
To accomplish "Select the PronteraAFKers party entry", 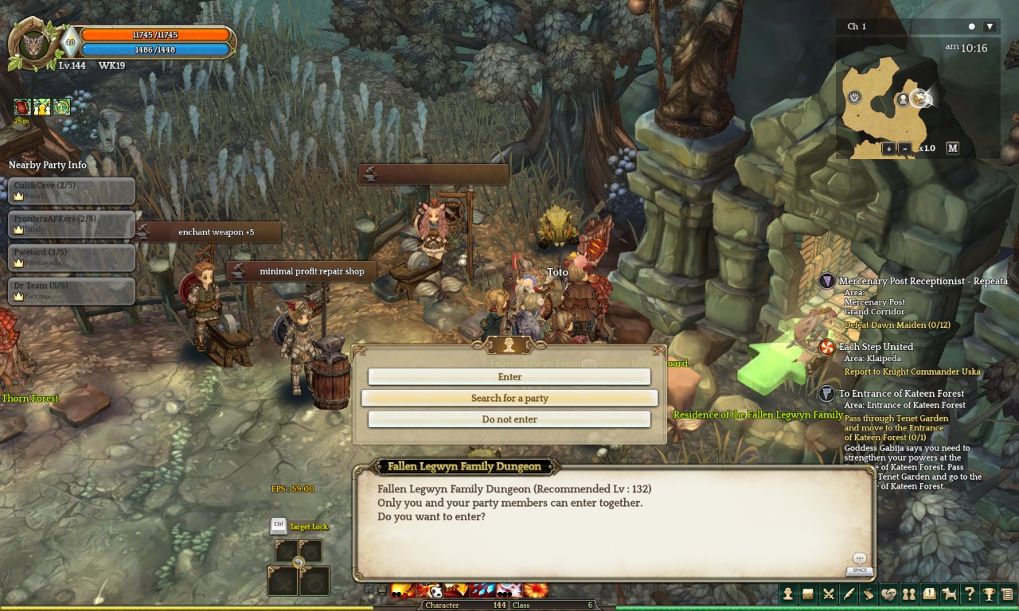I will (x=71, y=223).
